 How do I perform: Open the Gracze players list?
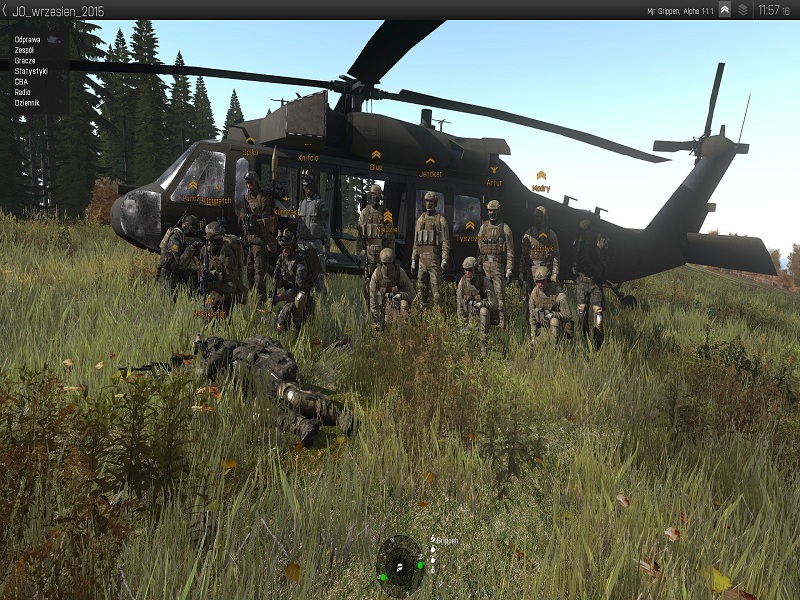coord(25,61)
